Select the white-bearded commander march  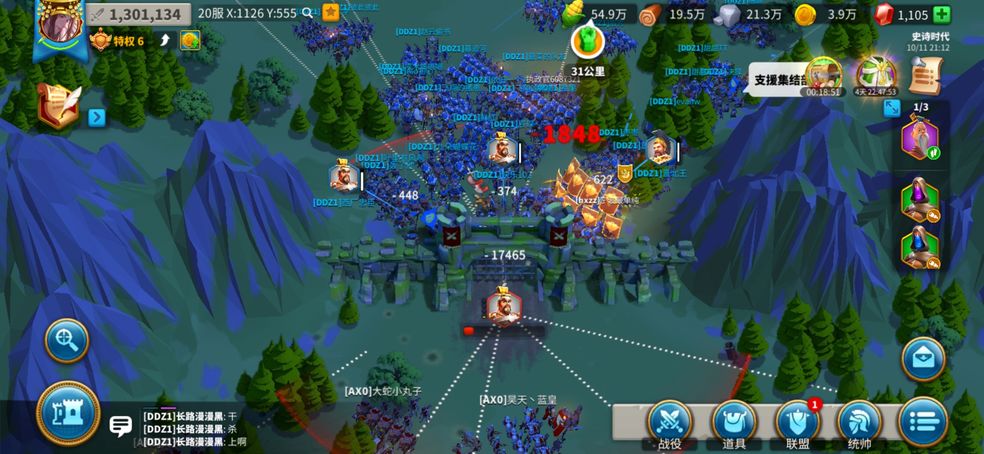[920, 138]
